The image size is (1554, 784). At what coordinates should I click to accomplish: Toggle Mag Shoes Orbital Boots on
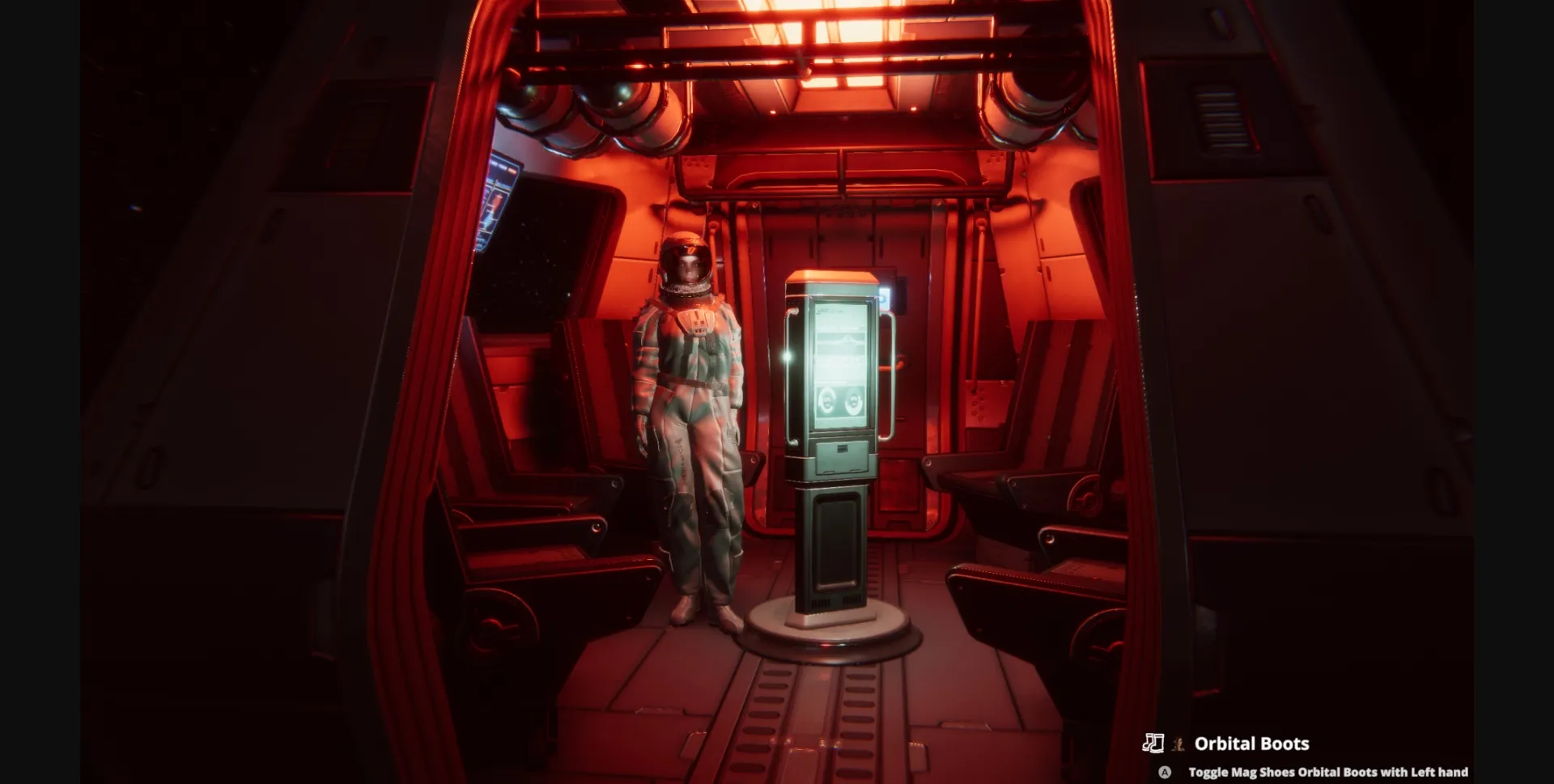coord(1329,771)
